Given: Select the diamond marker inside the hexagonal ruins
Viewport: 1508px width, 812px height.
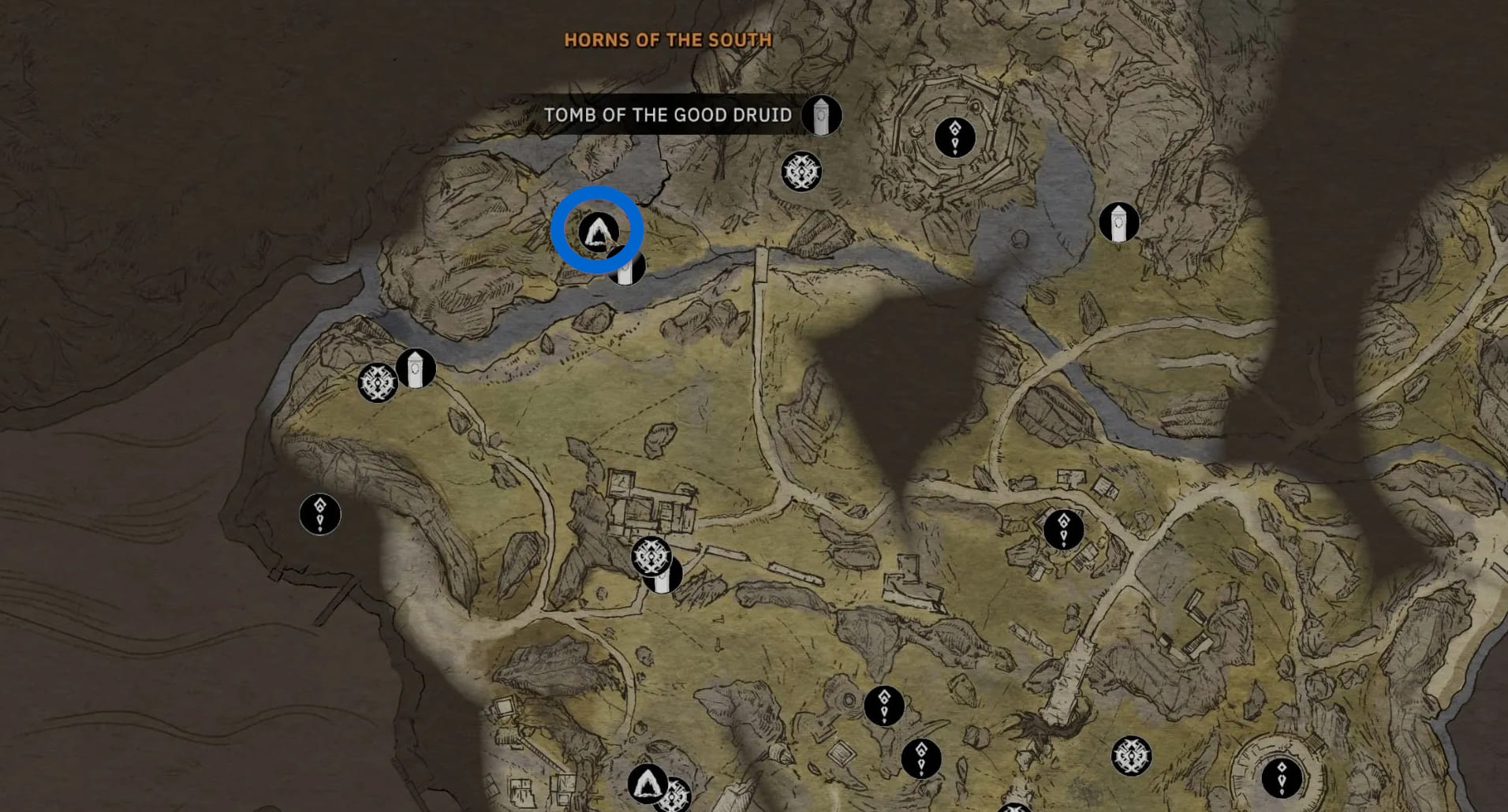Looking at the screenshot, I should [954, 137].
